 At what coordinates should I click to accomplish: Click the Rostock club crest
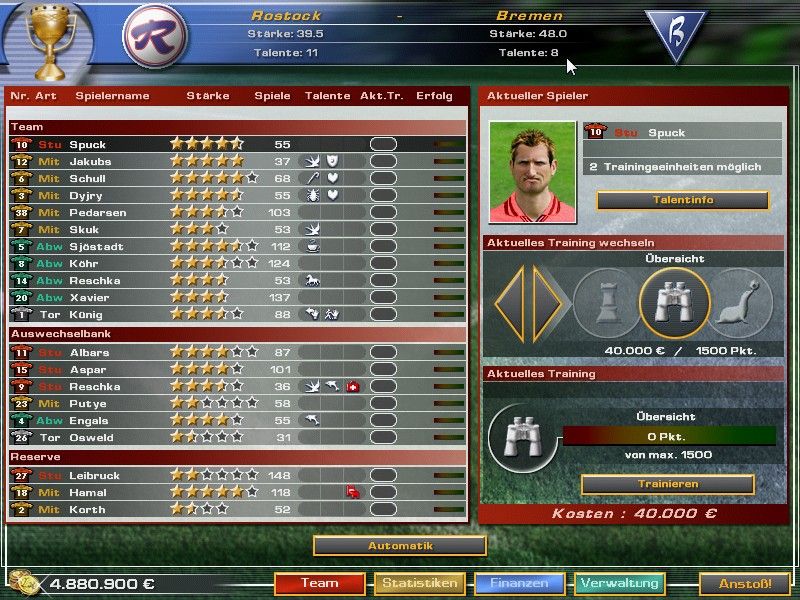point(153,37)
